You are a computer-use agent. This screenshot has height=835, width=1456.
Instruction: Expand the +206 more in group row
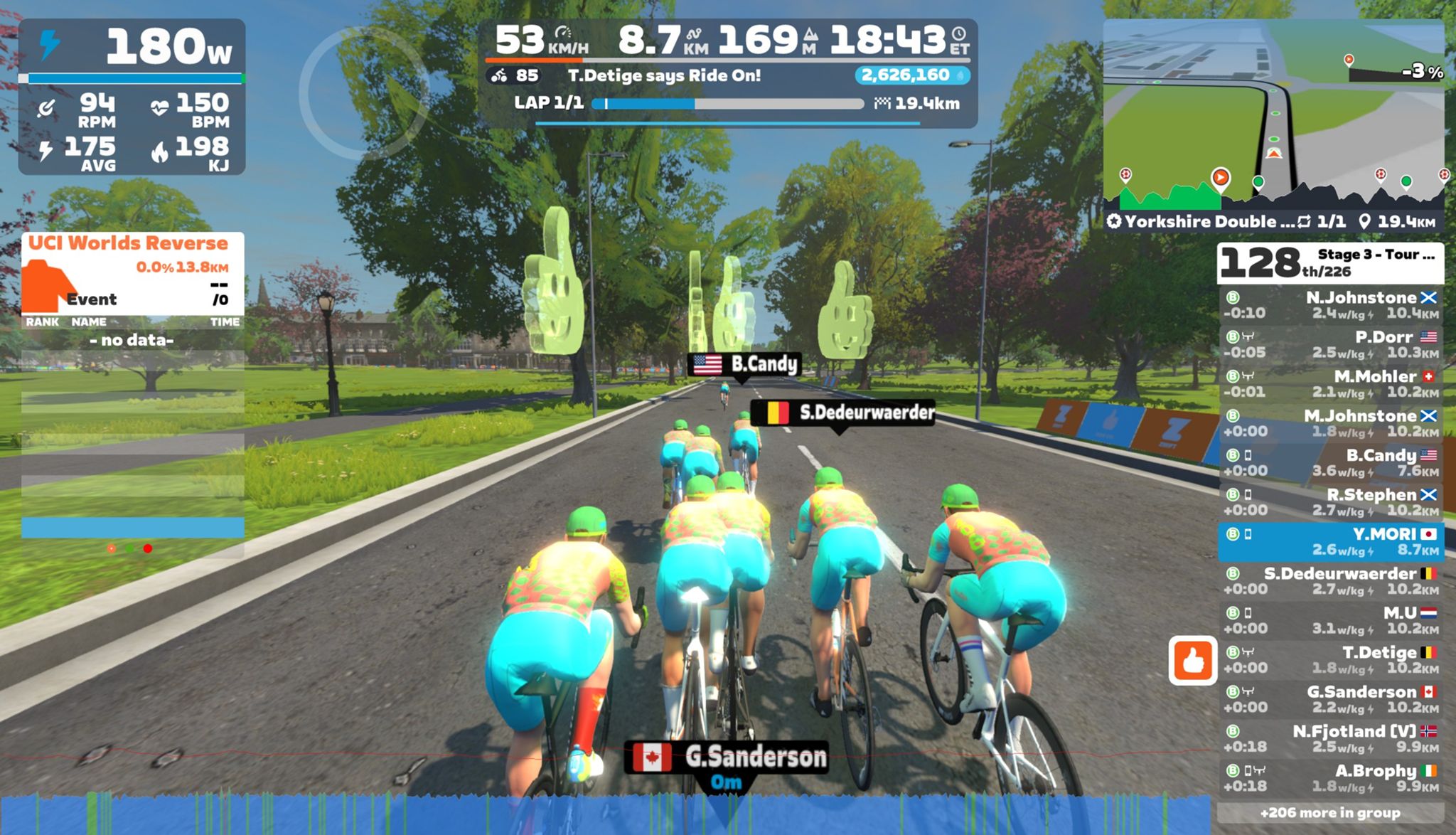coord(1330,813)
